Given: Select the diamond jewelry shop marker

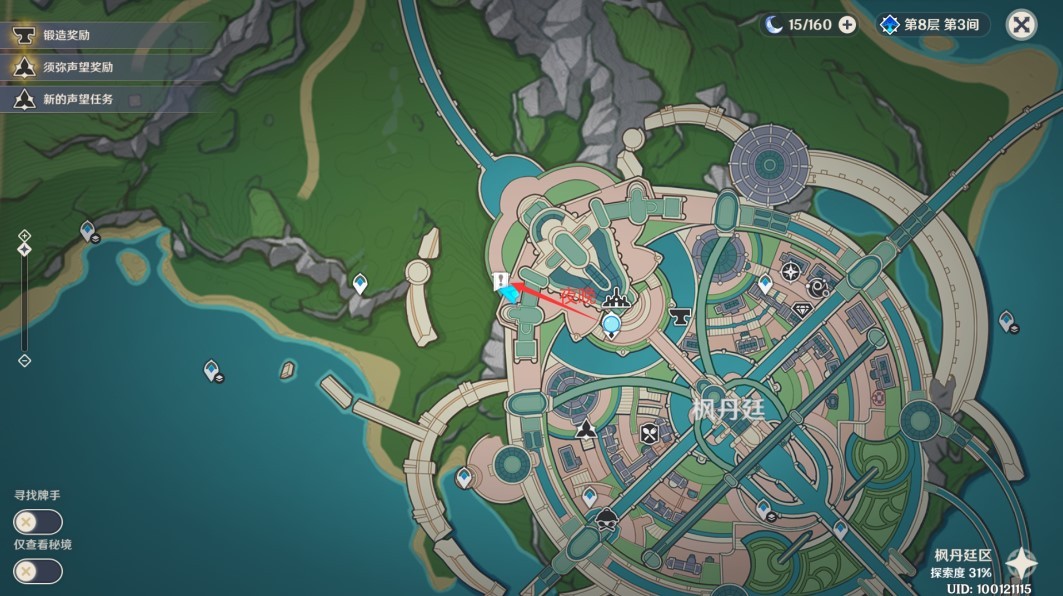Looking at the screenshot, I should click(x=802, y=311).
